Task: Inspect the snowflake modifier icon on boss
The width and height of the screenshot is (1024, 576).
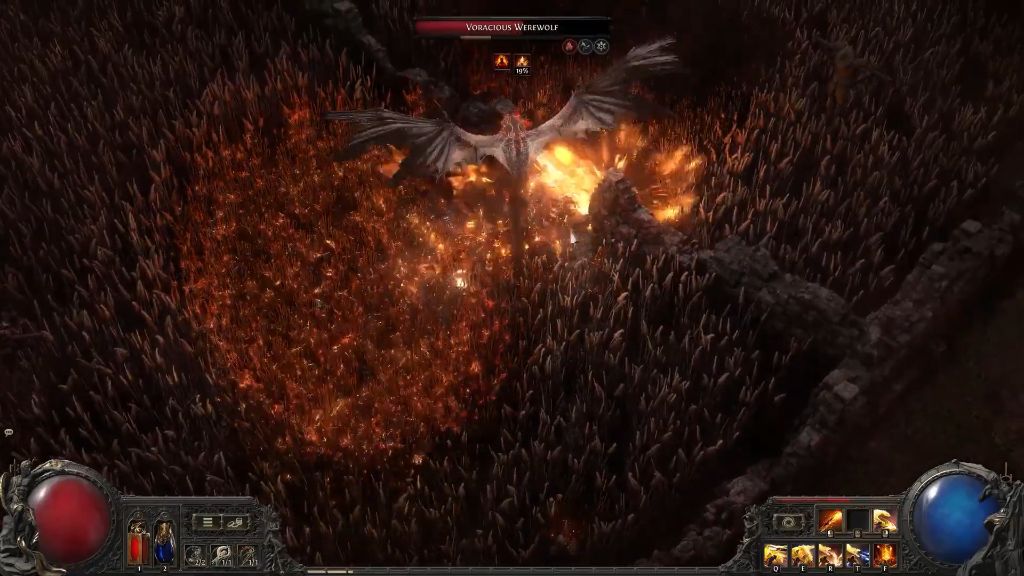Action: (602, 46)
